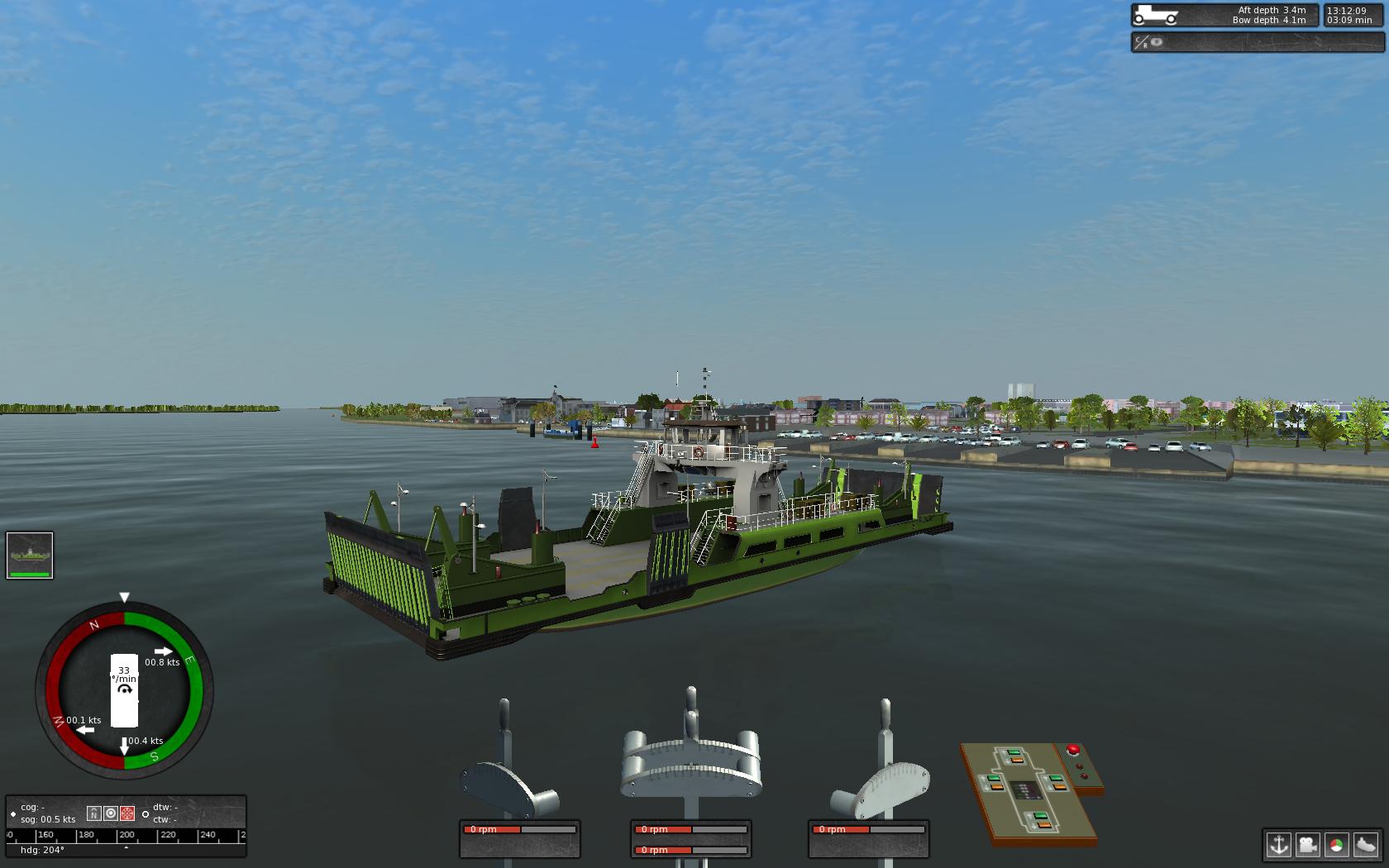
Task: Click the north-up 'N' icon near the heading bar
Action: click(x=94, y=813)
